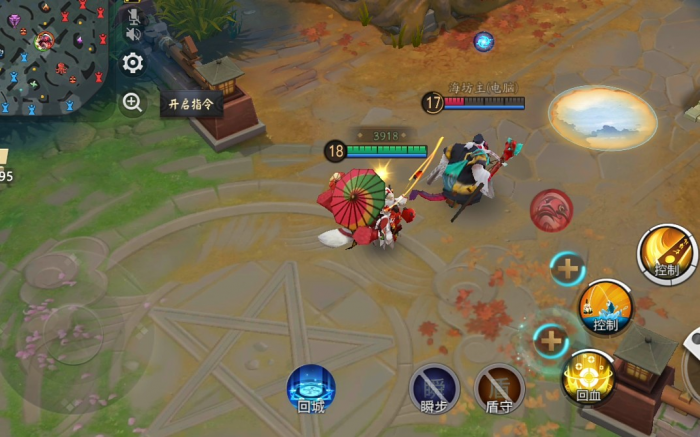Activate the 回城 recall button
Image resolution: width=700 pixels, height=437 pixels.
311,388
